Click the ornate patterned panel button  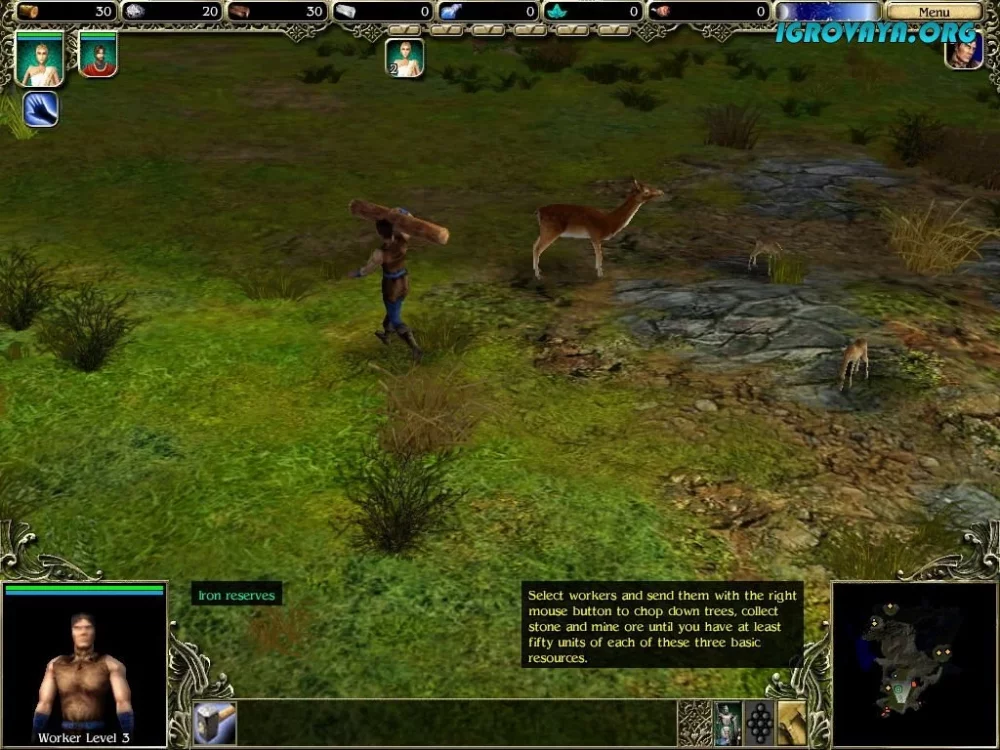(694, 723)
